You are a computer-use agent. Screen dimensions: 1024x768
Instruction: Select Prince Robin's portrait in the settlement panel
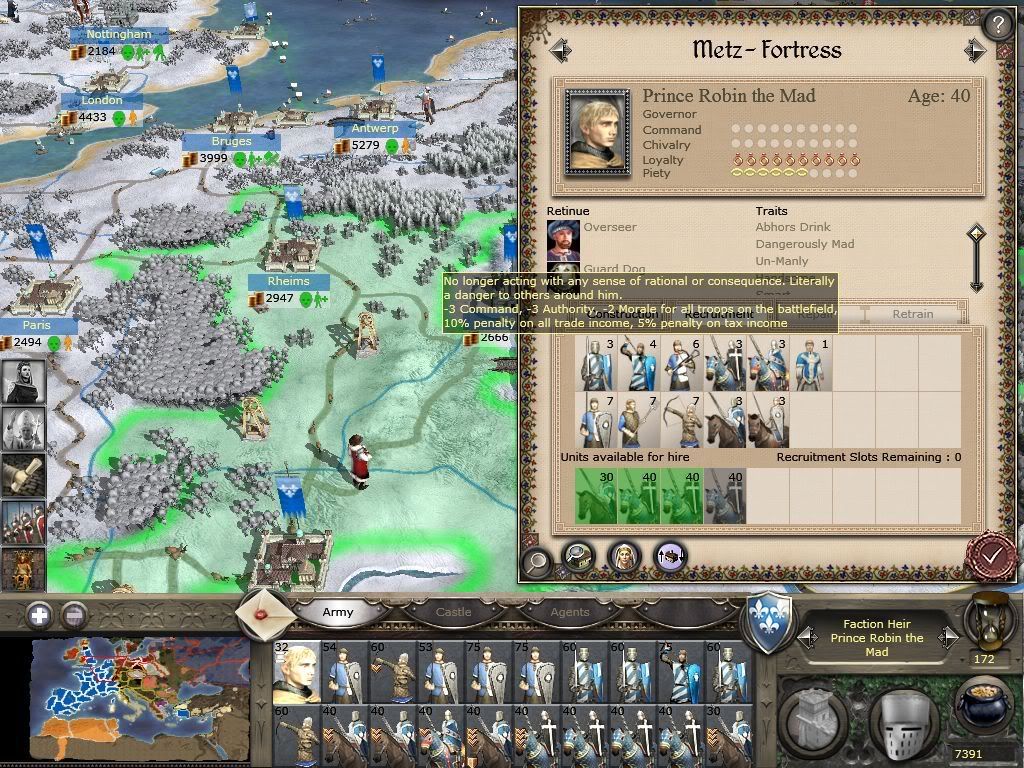[598, 130]
